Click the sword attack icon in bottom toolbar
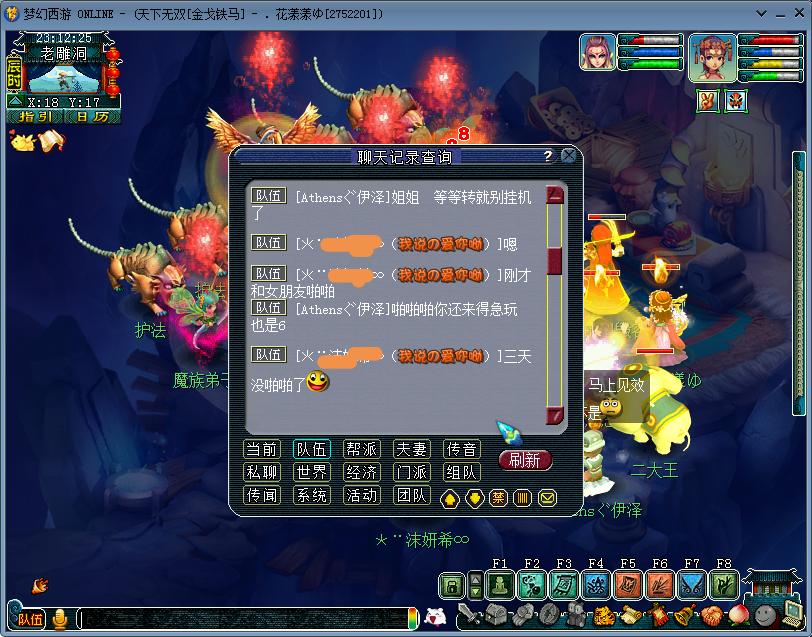This screenshot has width=812, height=637. click(470, 615)
